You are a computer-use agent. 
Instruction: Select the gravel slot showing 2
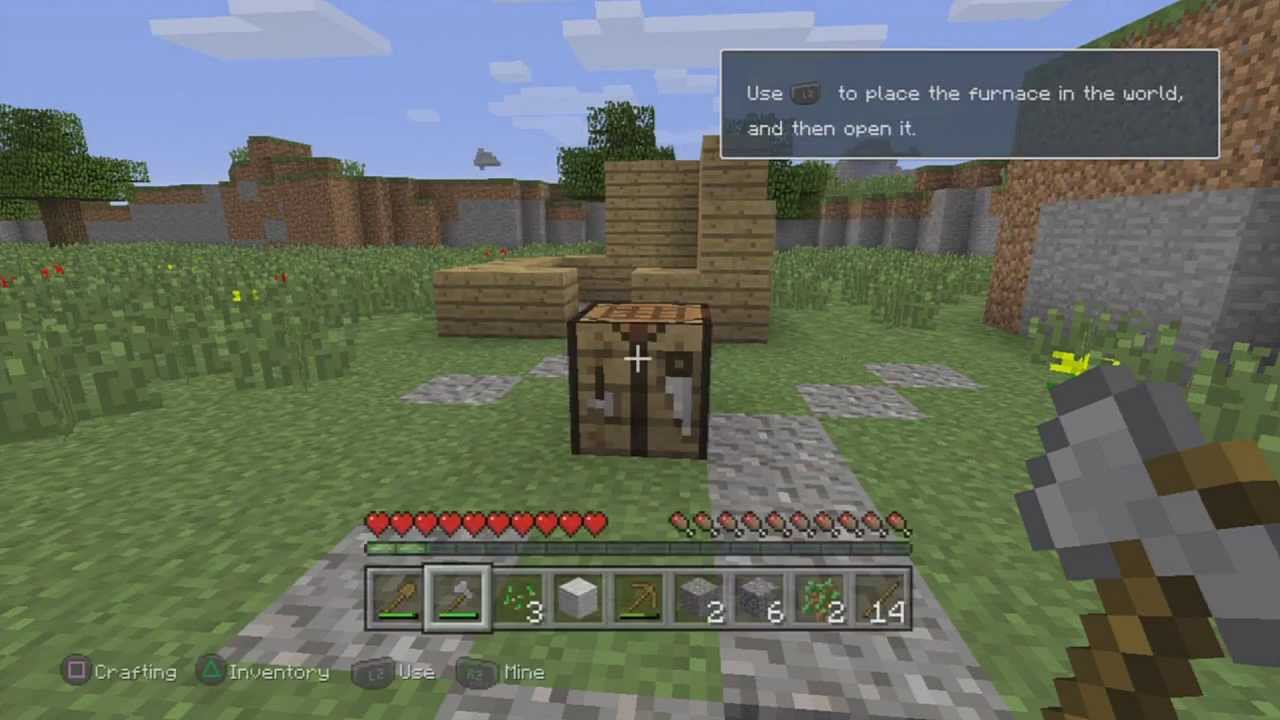coord(698,597)
